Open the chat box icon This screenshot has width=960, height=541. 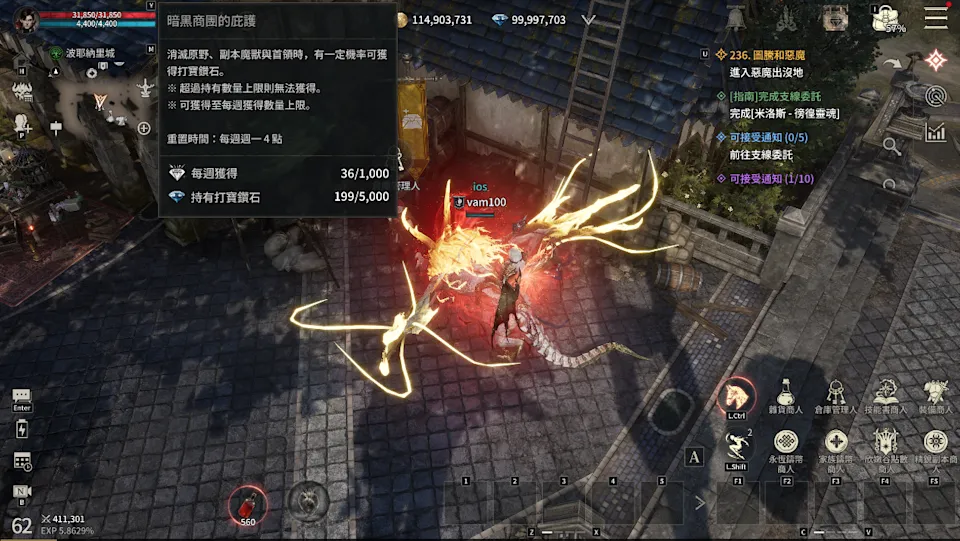point(22,397)
